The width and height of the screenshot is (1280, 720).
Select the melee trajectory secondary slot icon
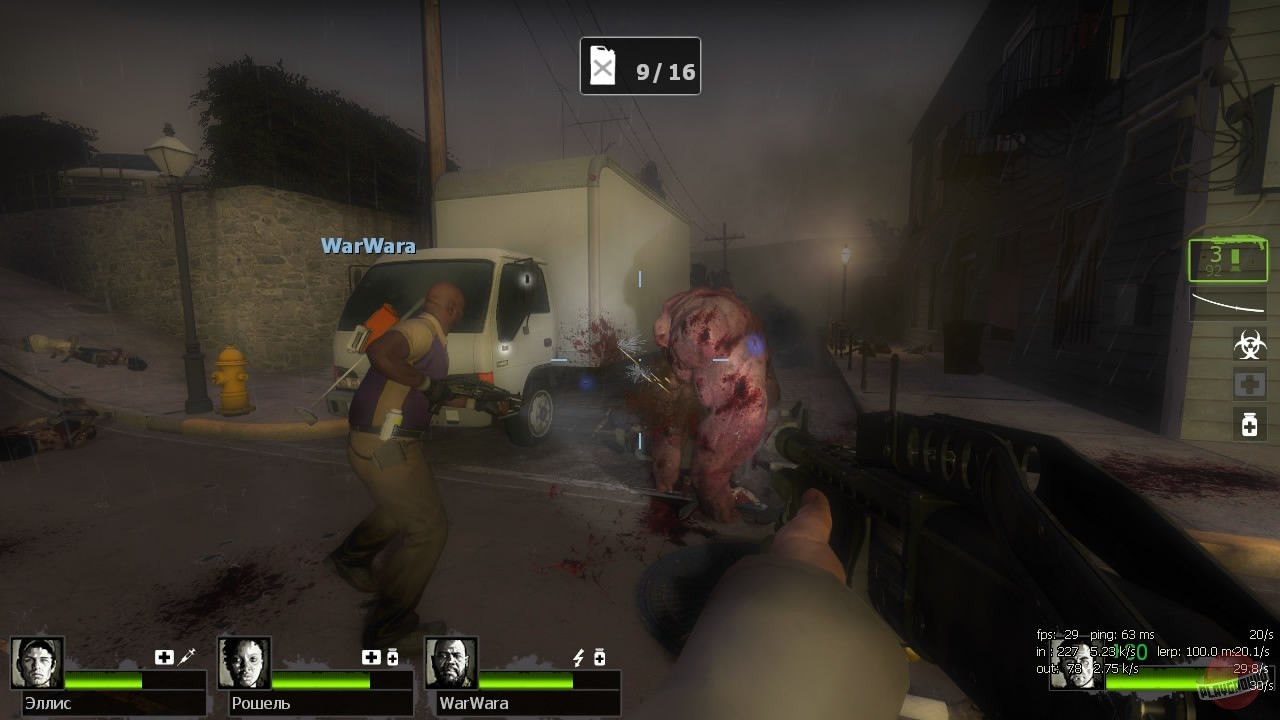(x=1227, y=303)
